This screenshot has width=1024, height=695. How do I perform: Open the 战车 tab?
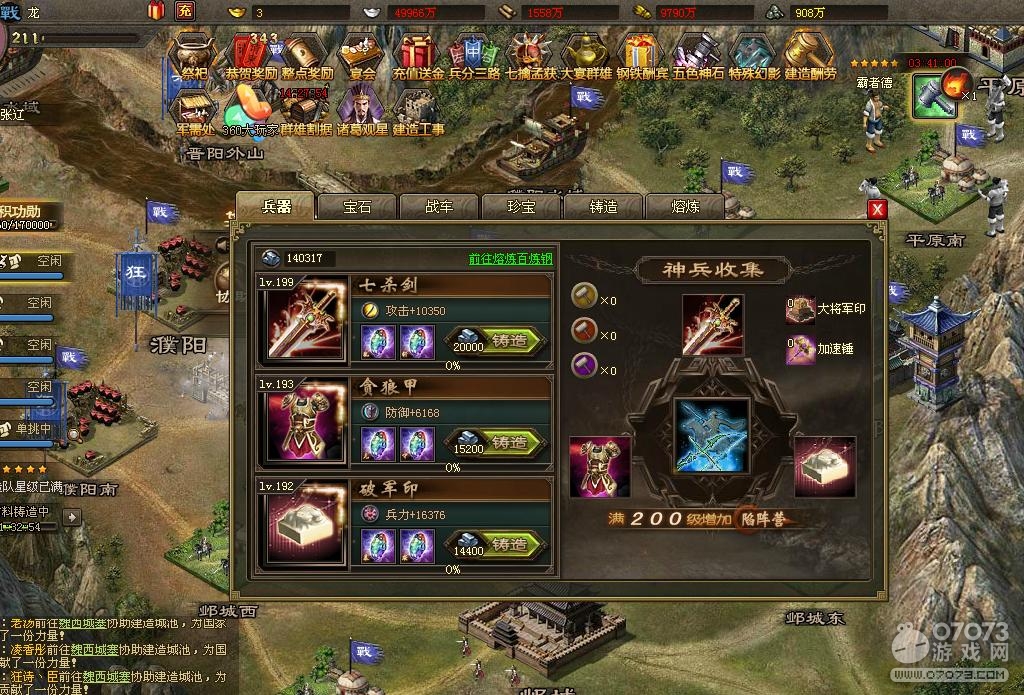[439, 207]
